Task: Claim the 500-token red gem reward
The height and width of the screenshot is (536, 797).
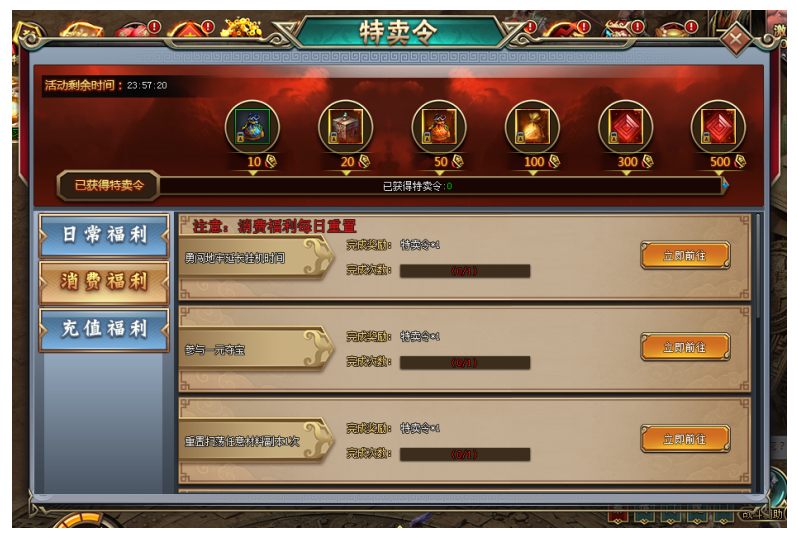Action: [718, 127]
